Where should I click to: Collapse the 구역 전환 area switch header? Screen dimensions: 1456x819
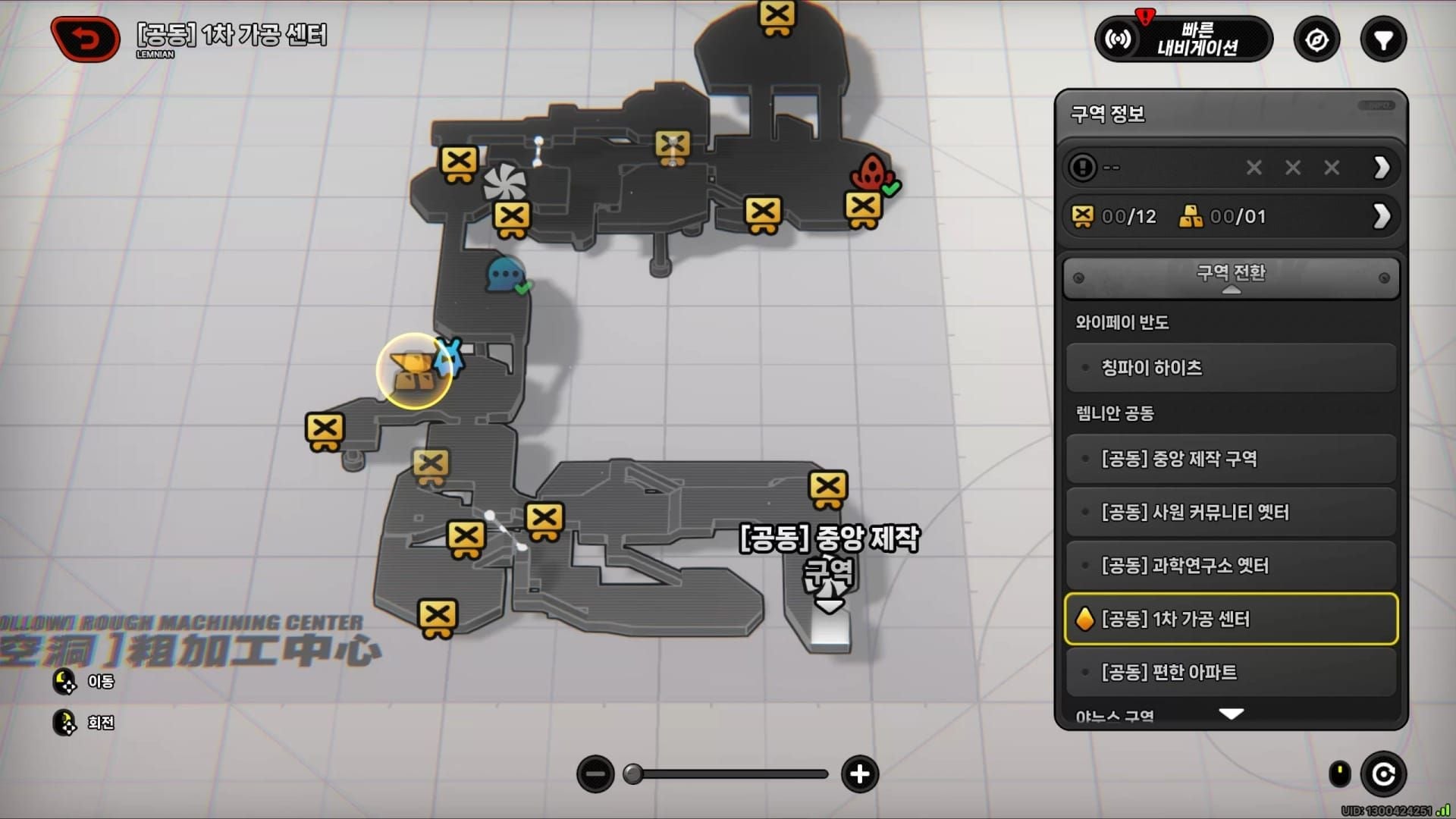pyautogui.click(x=1231, y=278)
